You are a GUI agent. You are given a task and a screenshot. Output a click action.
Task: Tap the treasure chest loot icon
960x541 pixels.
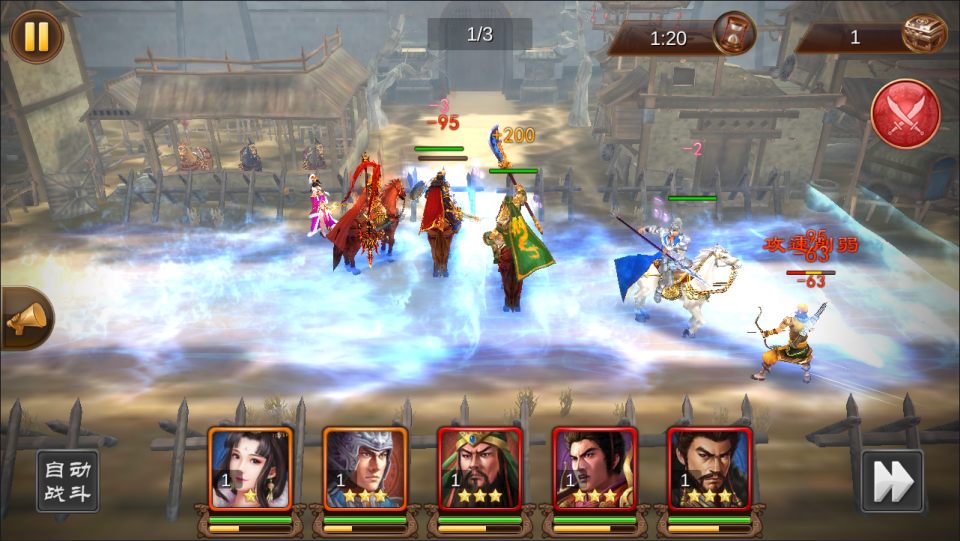tap(924, 35)
